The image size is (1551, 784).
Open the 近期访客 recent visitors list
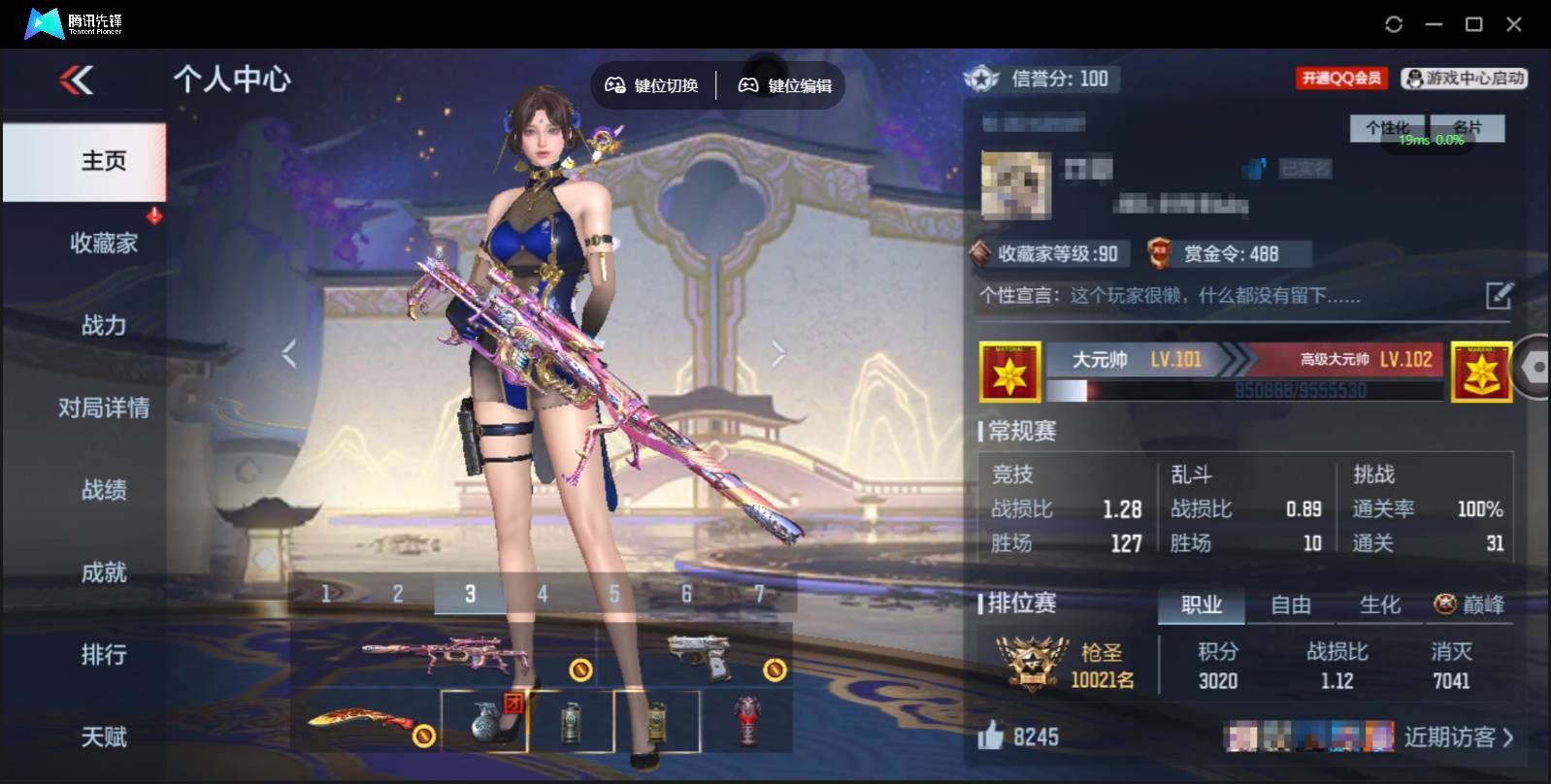pyautogui.click(x=1458, y=737)
